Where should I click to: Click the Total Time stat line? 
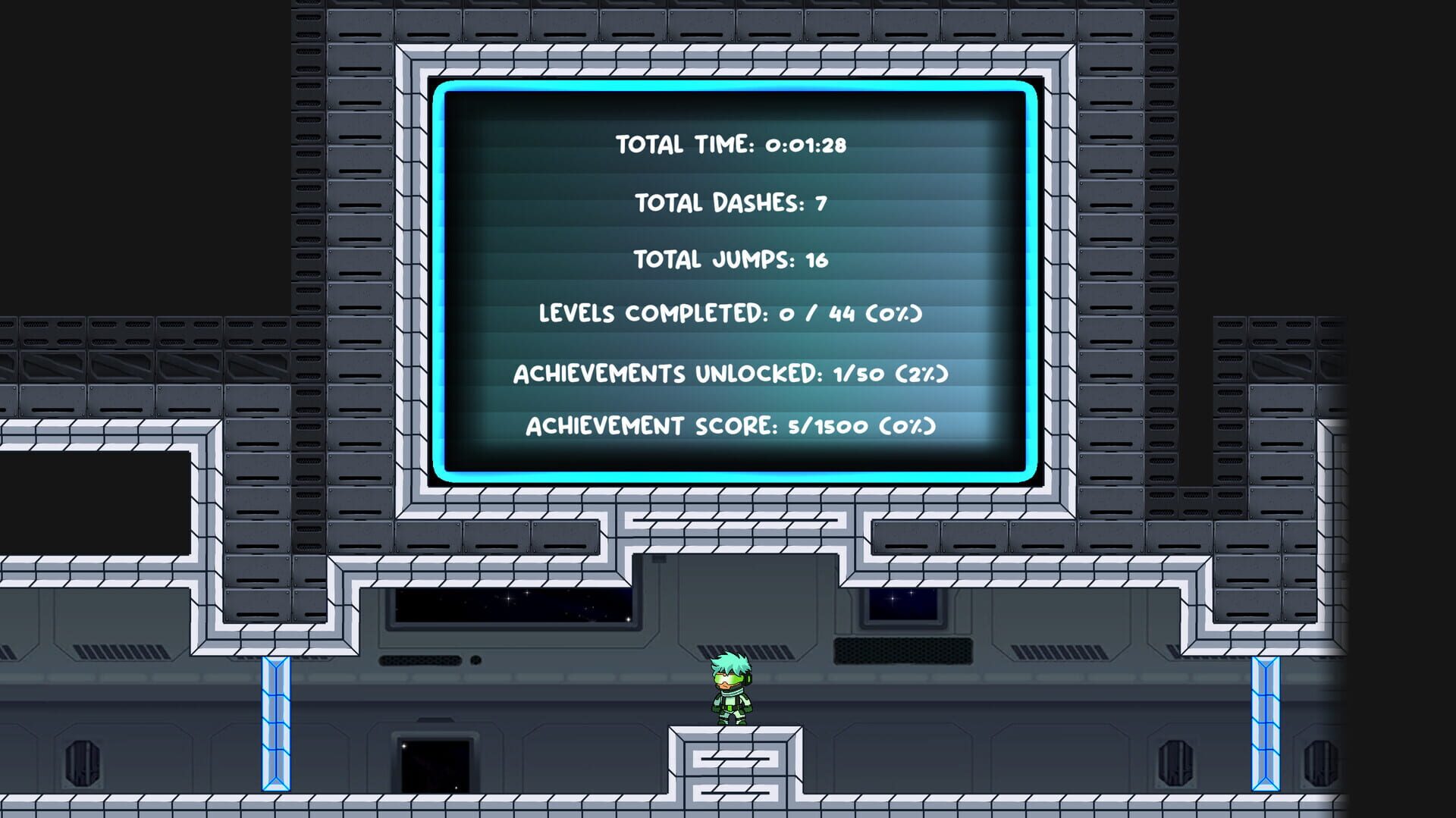(x=733, y=143)
